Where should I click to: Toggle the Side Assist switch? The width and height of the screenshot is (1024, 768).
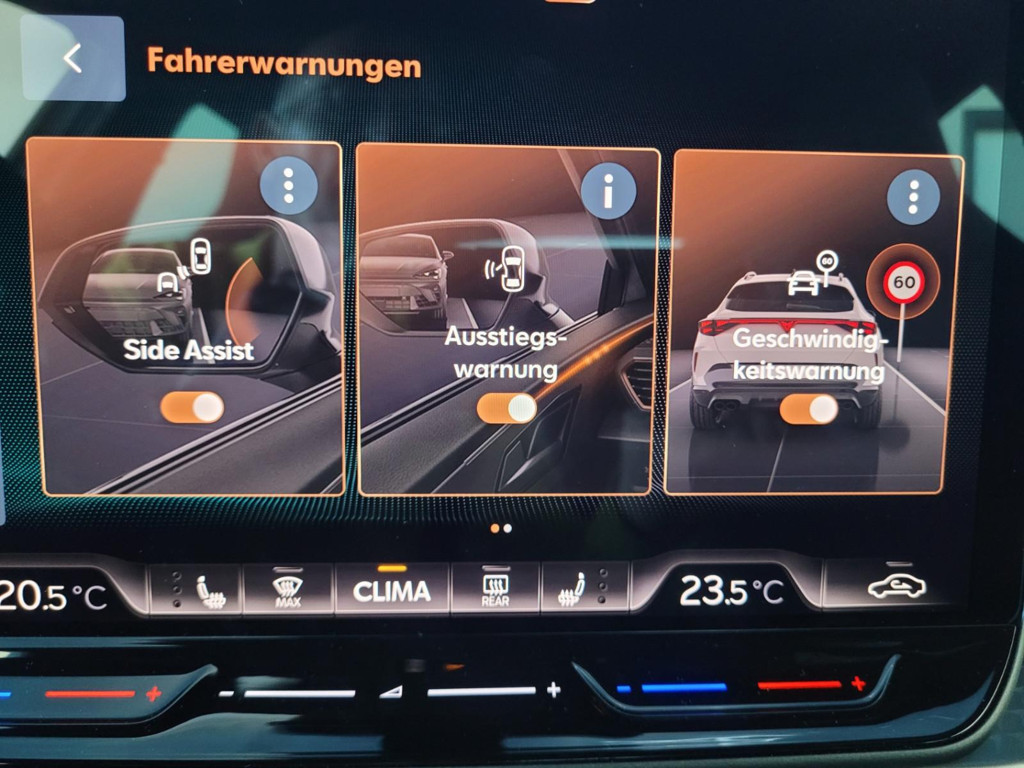(192, 407)
